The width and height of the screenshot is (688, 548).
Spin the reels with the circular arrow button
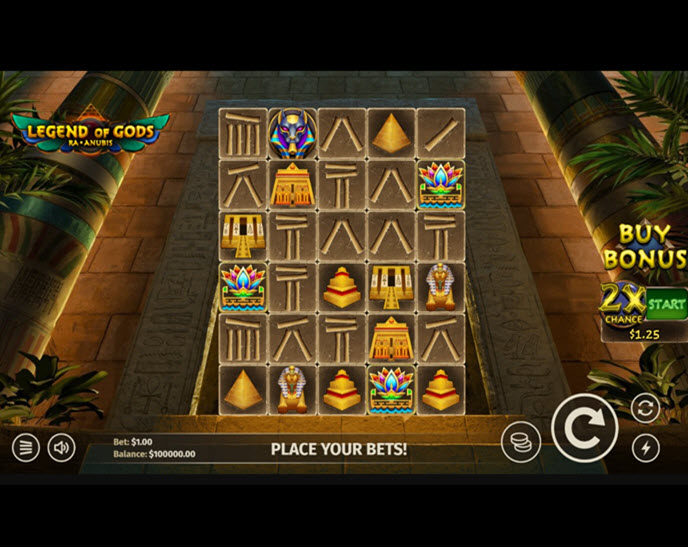coord(583,429)
